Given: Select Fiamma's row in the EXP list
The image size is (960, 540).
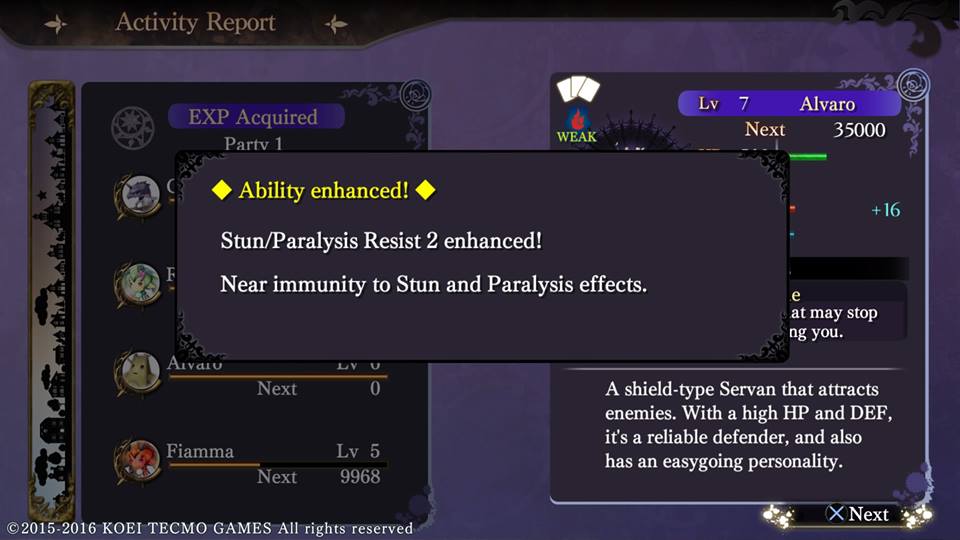Looking at the screenshot, I should tap(255, 463).
